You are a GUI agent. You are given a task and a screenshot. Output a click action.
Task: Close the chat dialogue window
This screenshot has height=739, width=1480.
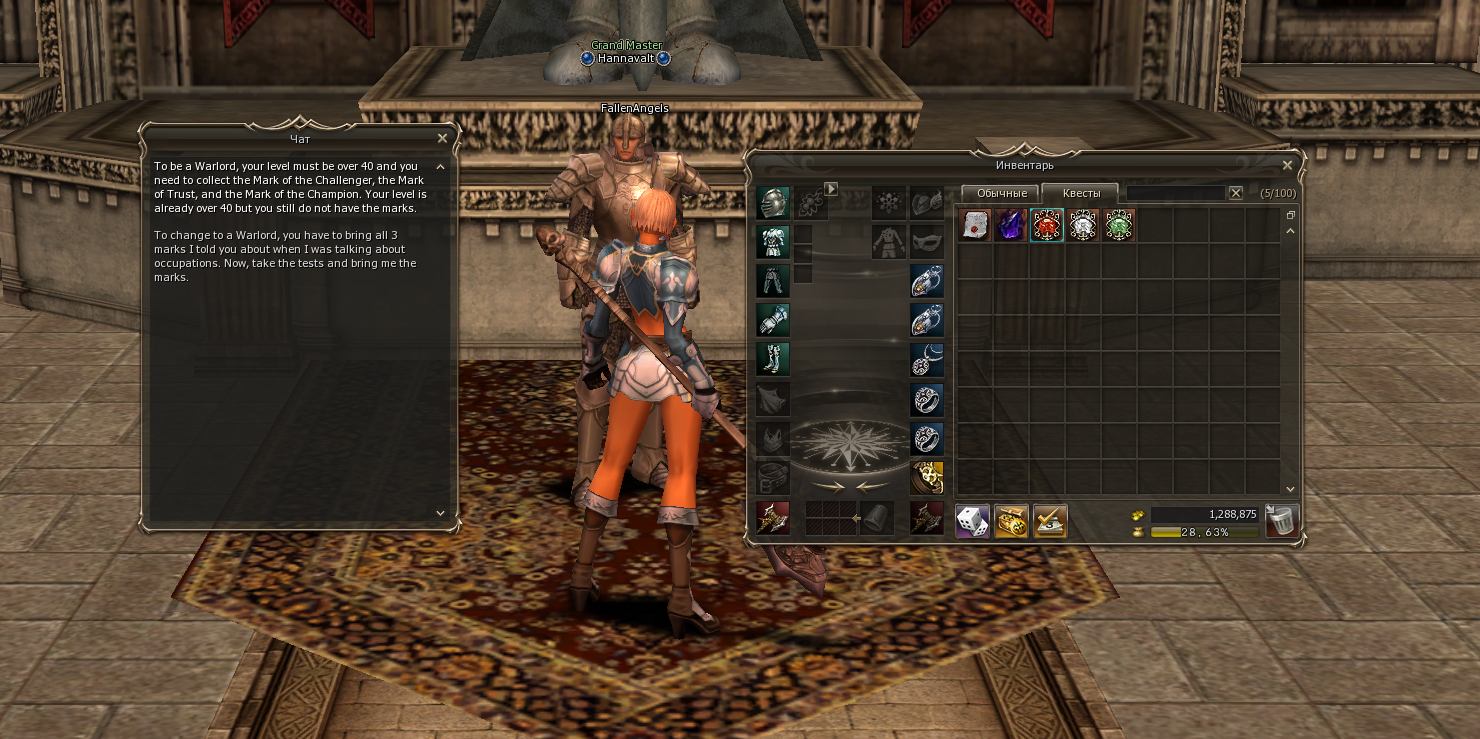[x=442, y=138]
